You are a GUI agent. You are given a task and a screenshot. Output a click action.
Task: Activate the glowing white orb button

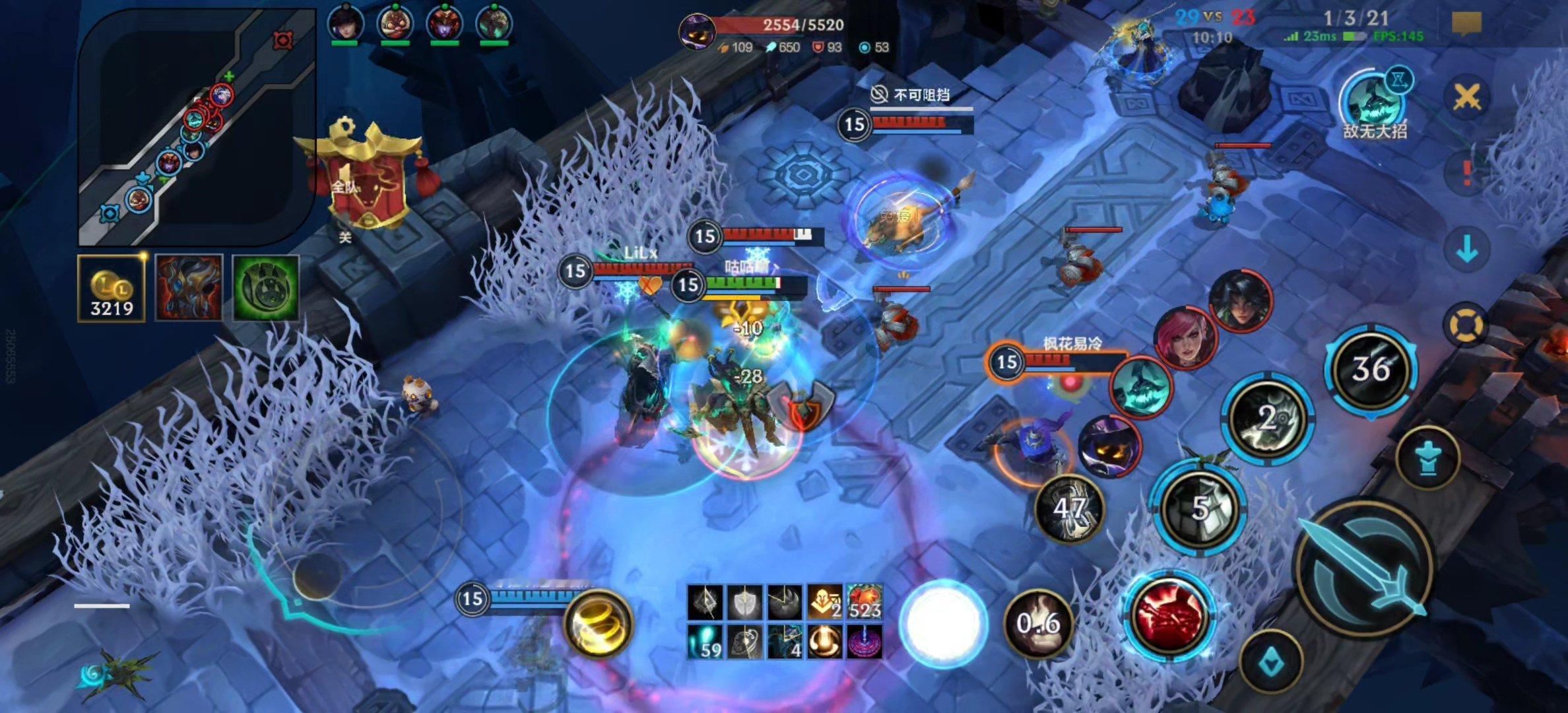click(943, 623)
